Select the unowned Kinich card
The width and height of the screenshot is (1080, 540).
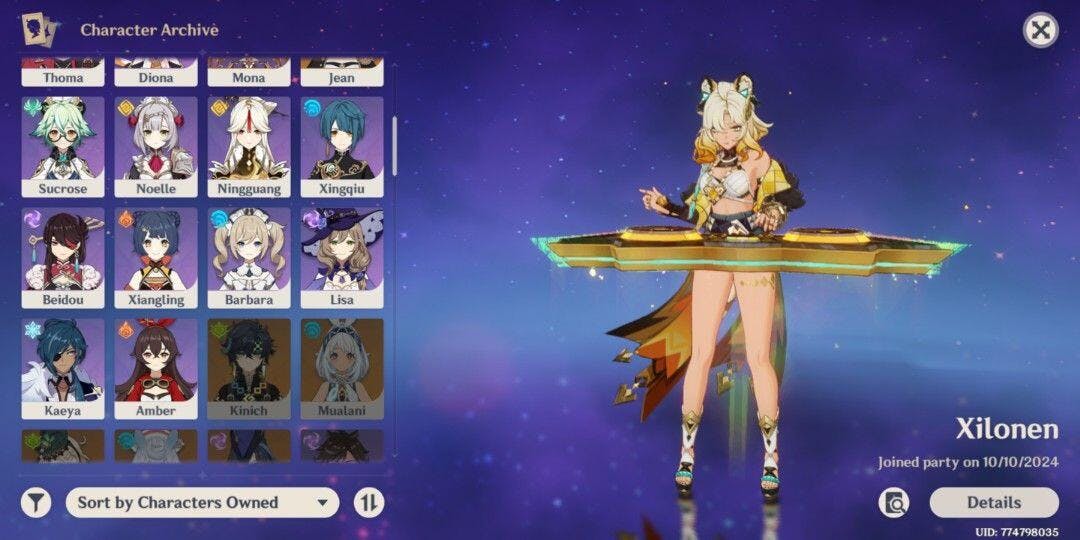pyautogui.click(x=249, y=368)
